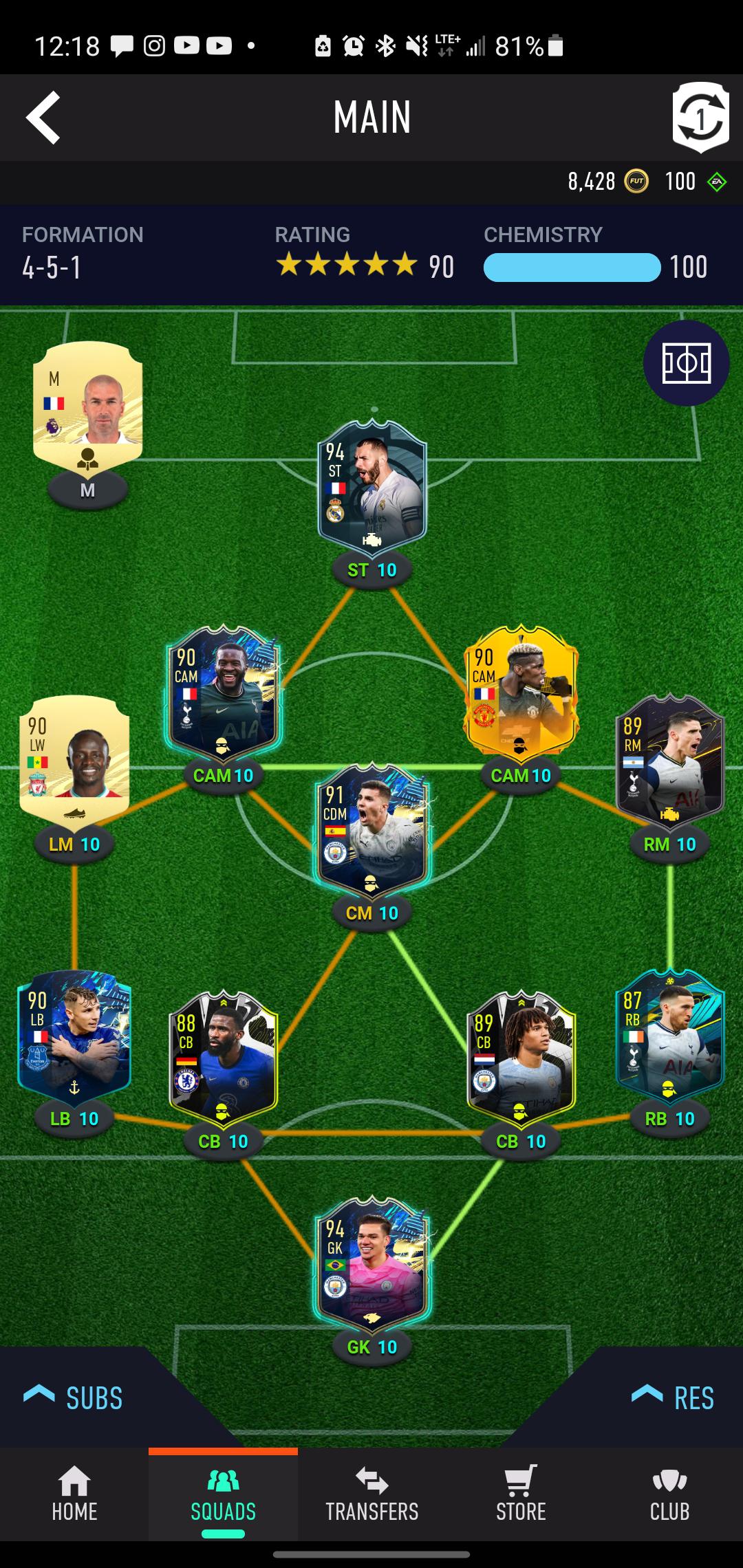Select the 90 LB Everton card
The image size is (743, 1568).
point(74,1036)
